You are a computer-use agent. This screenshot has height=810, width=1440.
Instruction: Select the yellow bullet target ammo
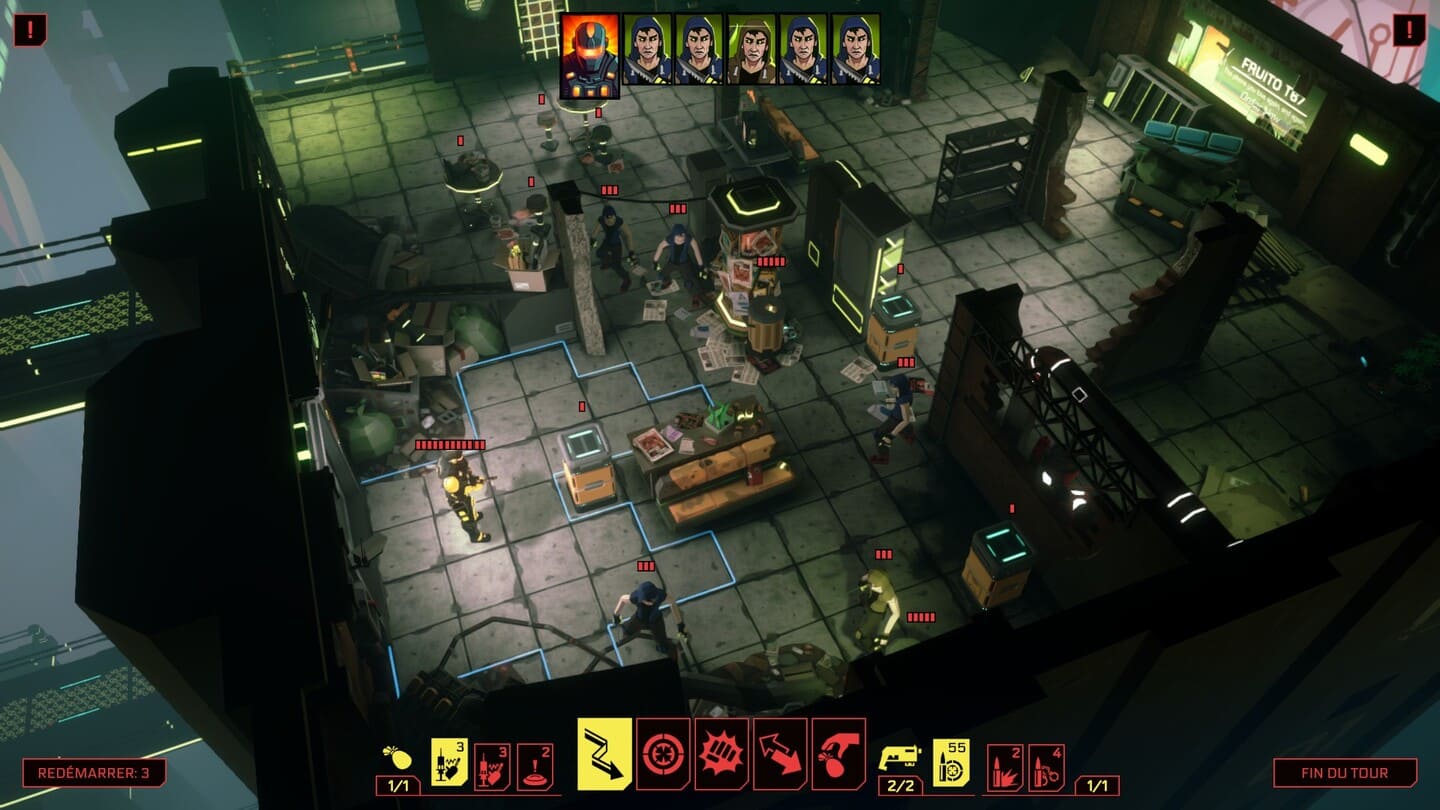coord(951,762)
